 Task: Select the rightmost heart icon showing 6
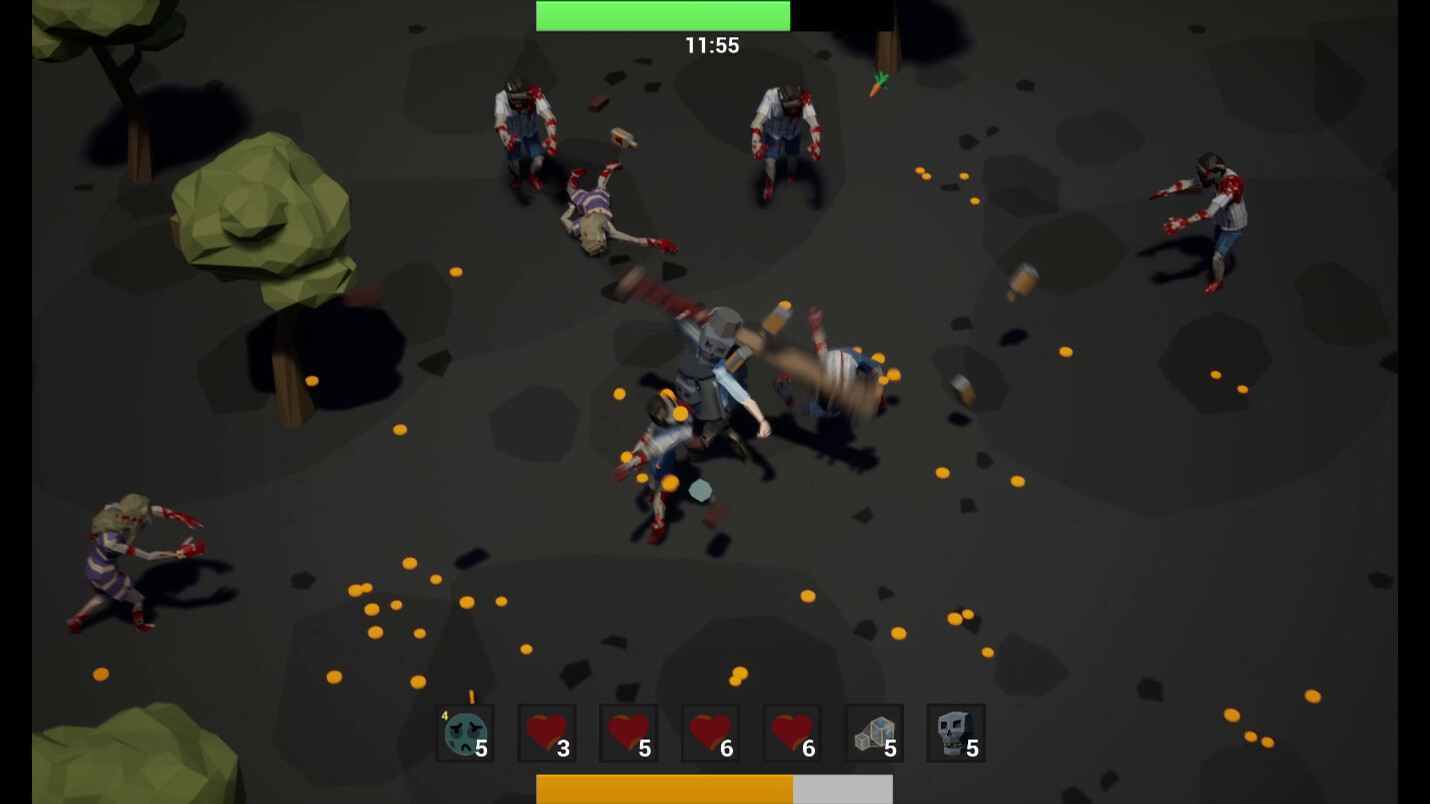[792, 733]
